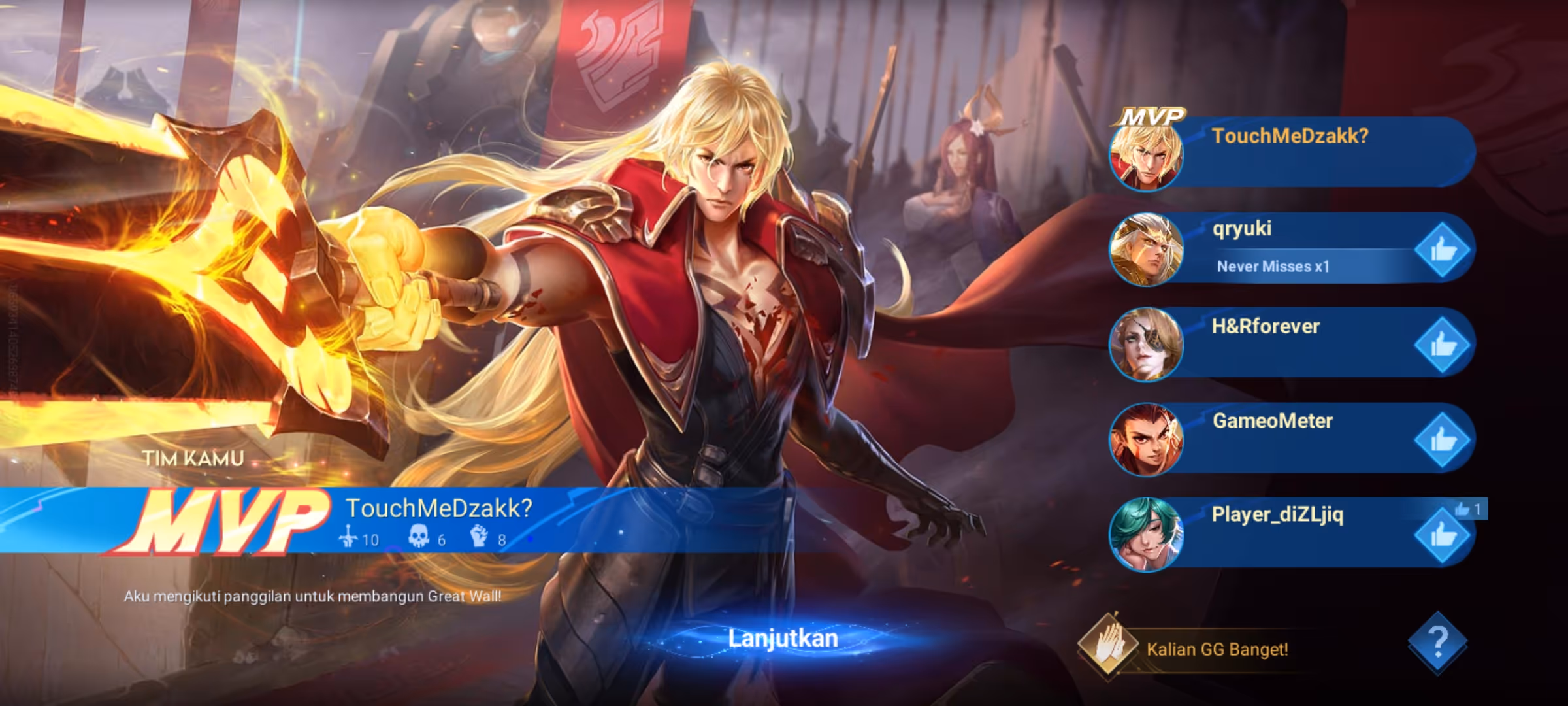
Task: Select Player_diZLjiq's green-haired hero avatar
Action: (1147, 534)
